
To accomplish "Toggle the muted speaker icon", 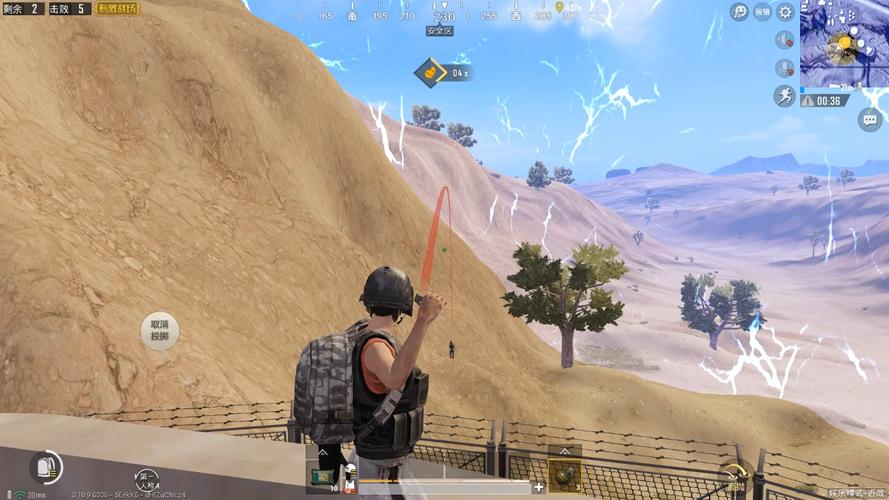I will 785,40.
